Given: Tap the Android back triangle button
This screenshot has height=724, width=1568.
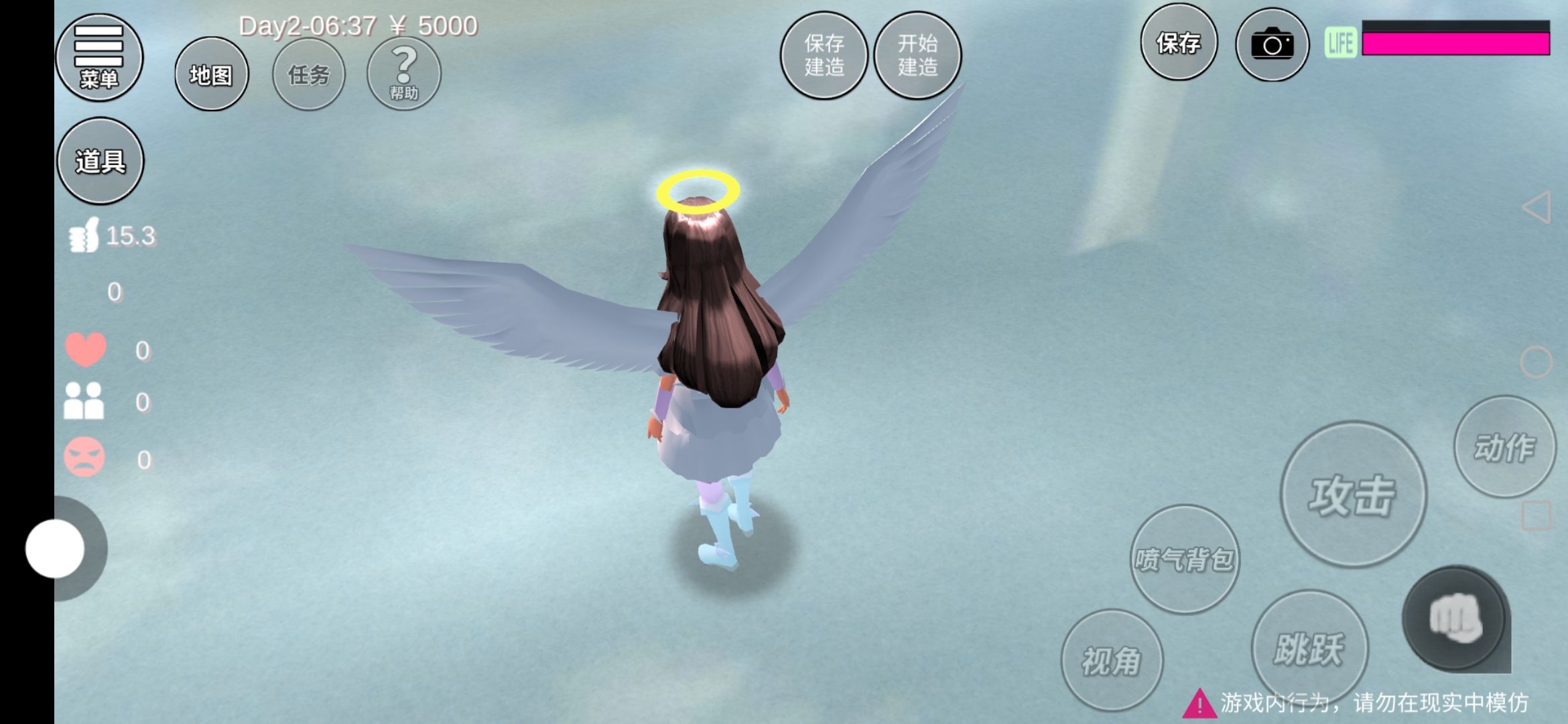Looking at the screenshot, I should coord(1537,207).
